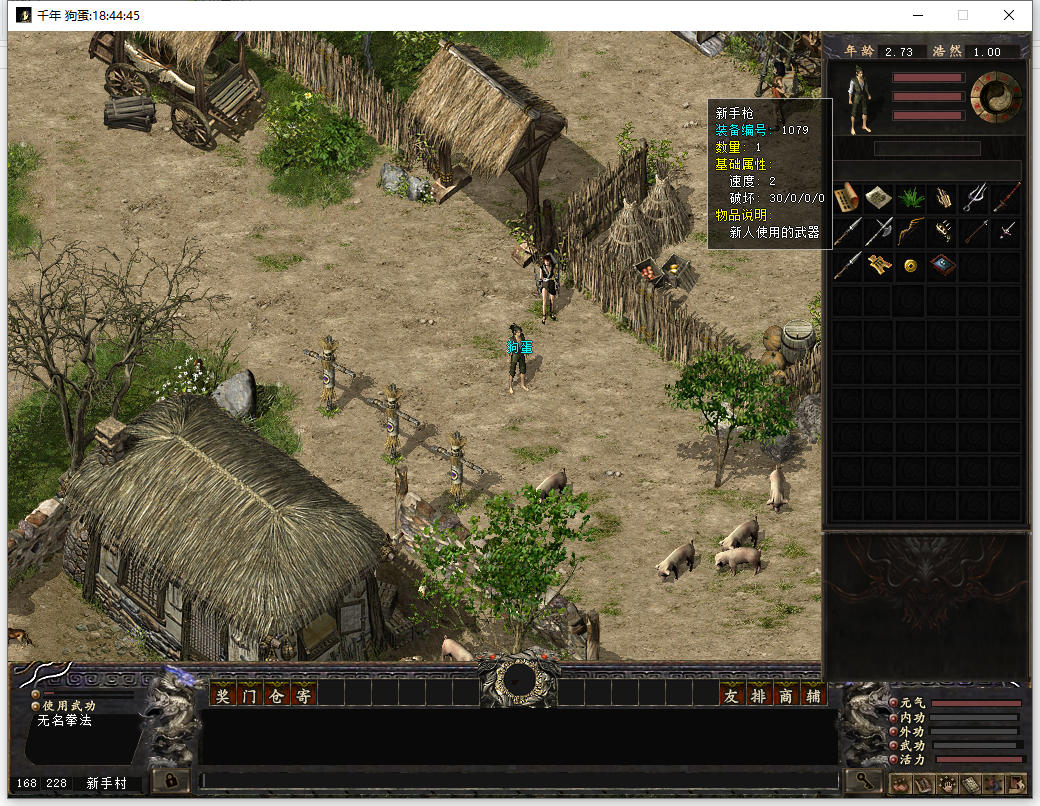Open the 友 friends button
This screenshot has width=1040, height=806.
(x=732, y=695)
